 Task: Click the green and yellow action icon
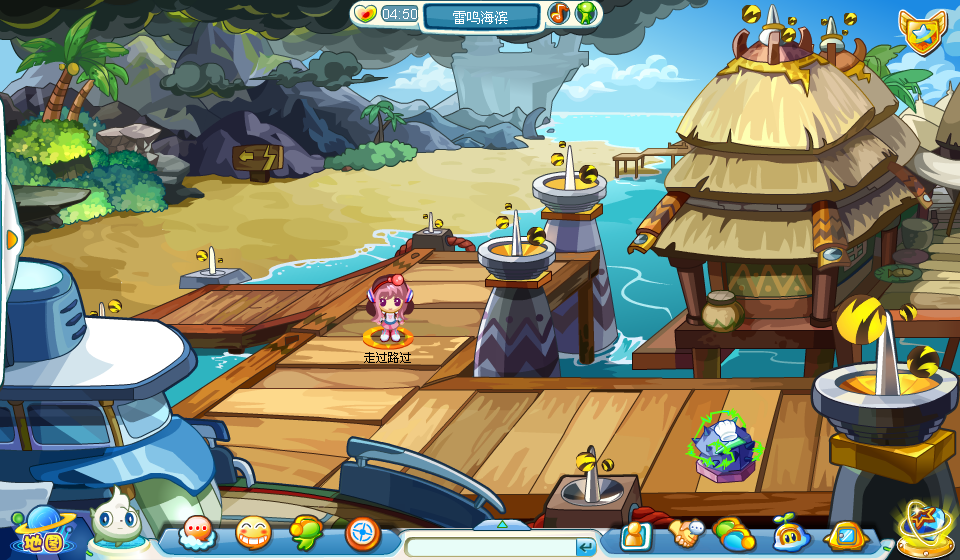click(x=306, y=533)
